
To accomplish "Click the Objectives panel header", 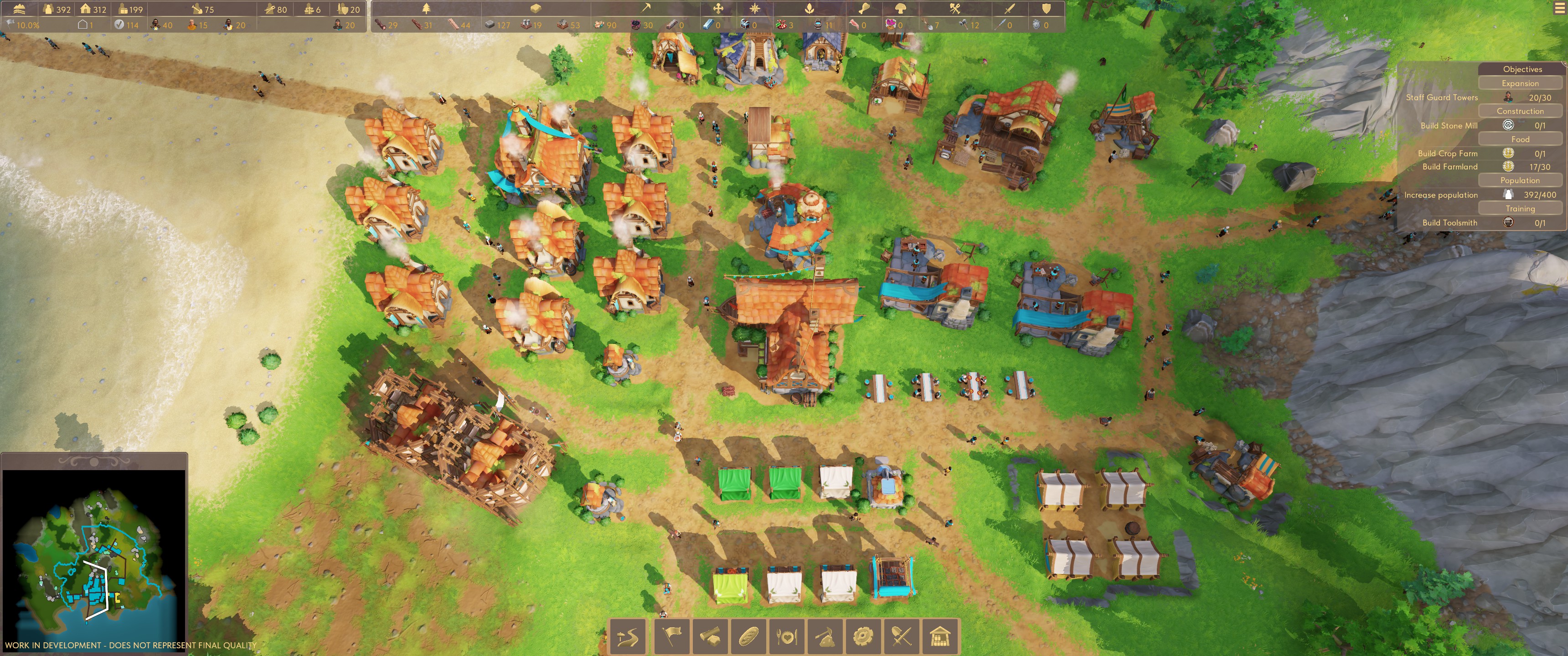I will [1522, 69].
